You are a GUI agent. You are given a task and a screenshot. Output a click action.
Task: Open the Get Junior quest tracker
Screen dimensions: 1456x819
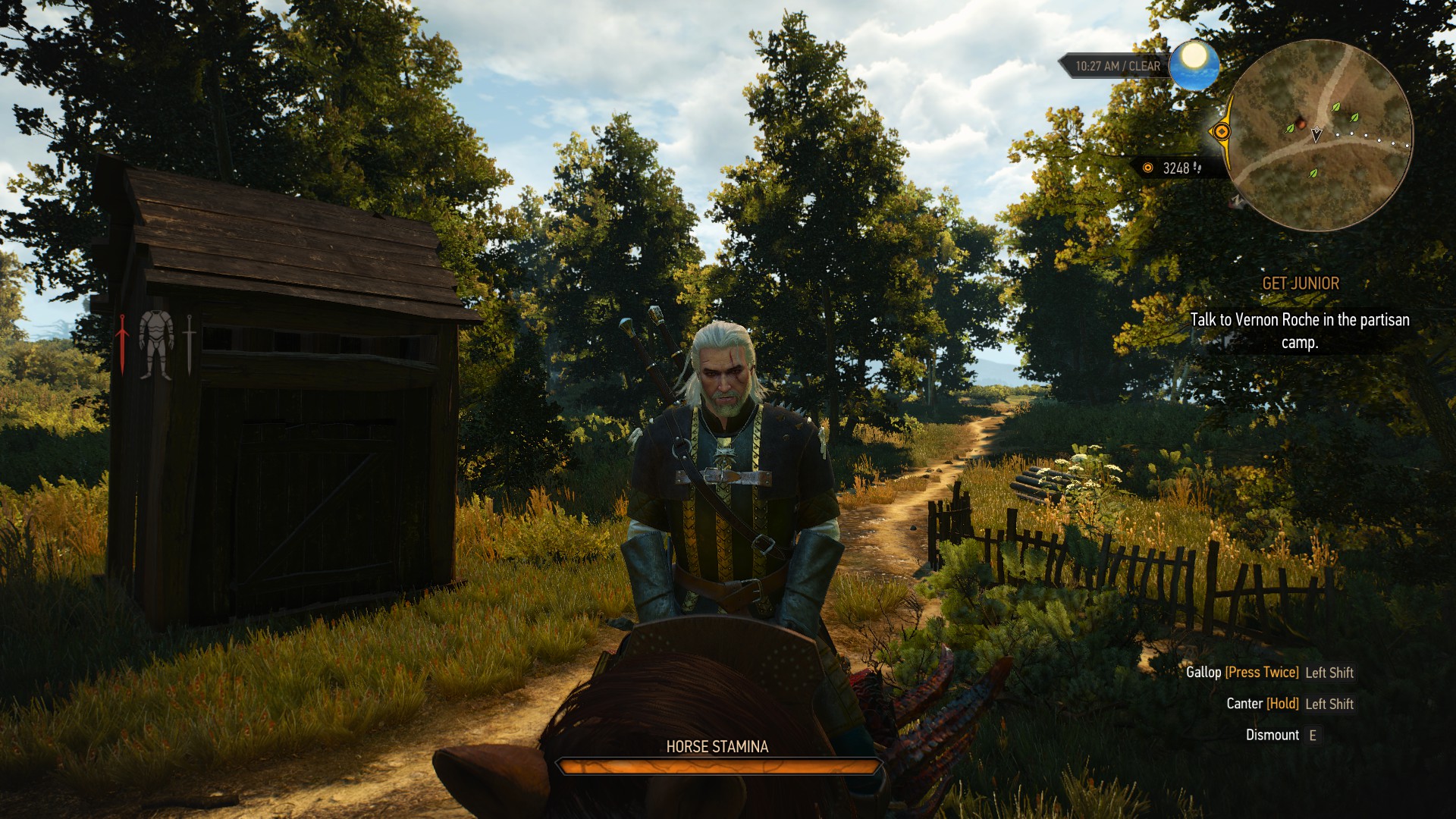[1300, 284]
